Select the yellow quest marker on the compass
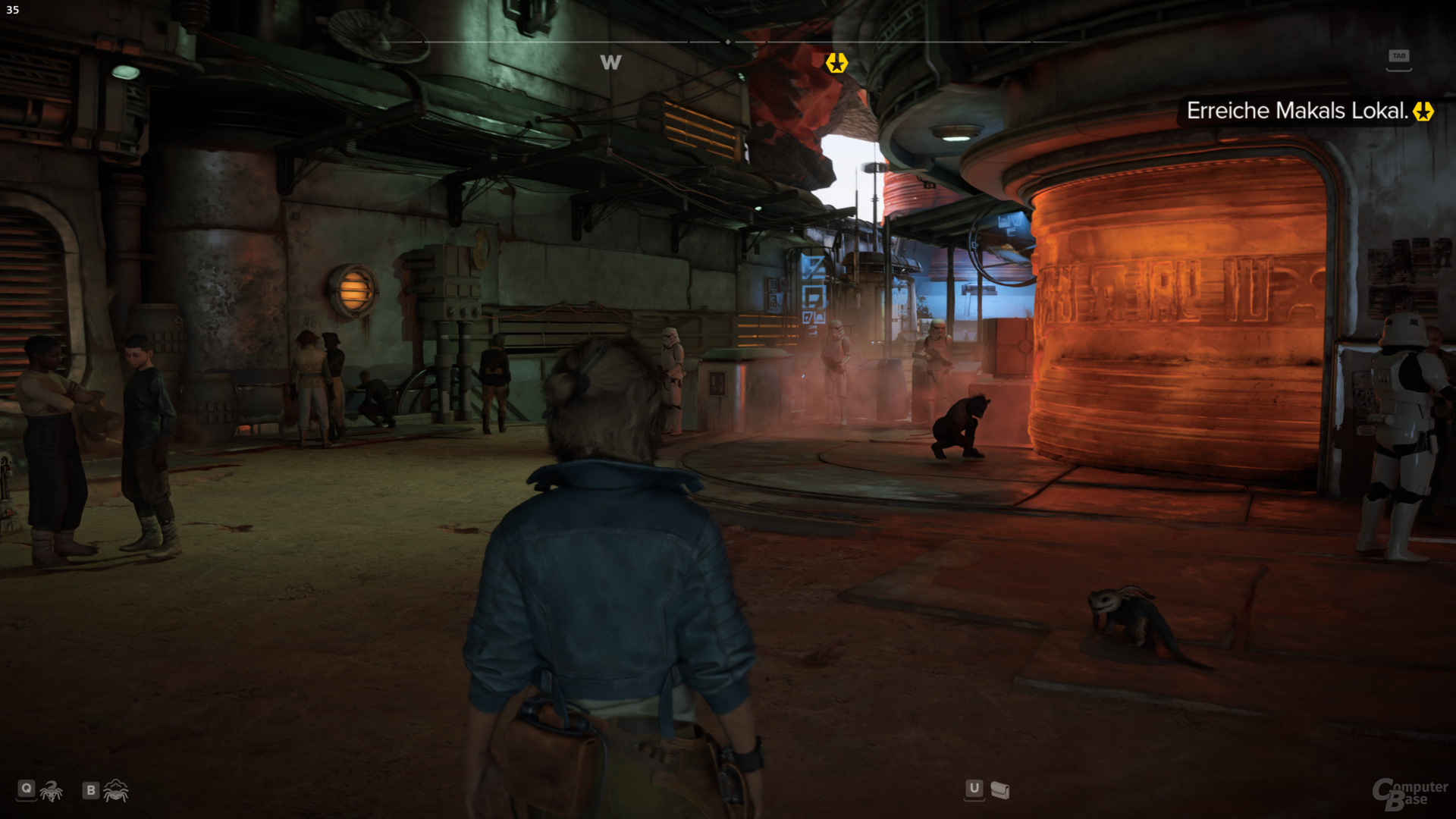Image resolution: width=1456 pixels, height=819 pixels. pos(836,63)
